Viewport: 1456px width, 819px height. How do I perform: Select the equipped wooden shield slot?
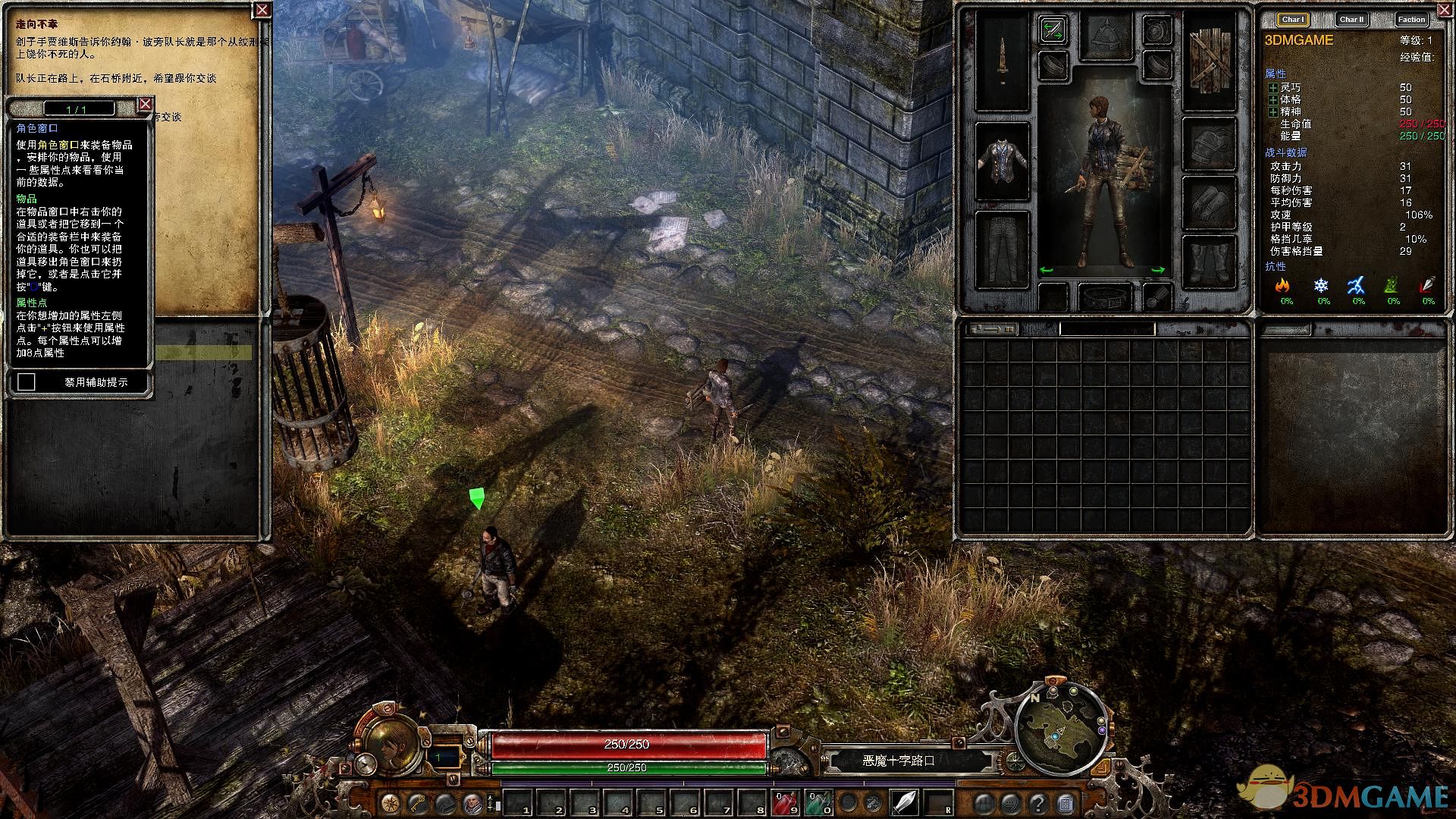coord(1209,62)
